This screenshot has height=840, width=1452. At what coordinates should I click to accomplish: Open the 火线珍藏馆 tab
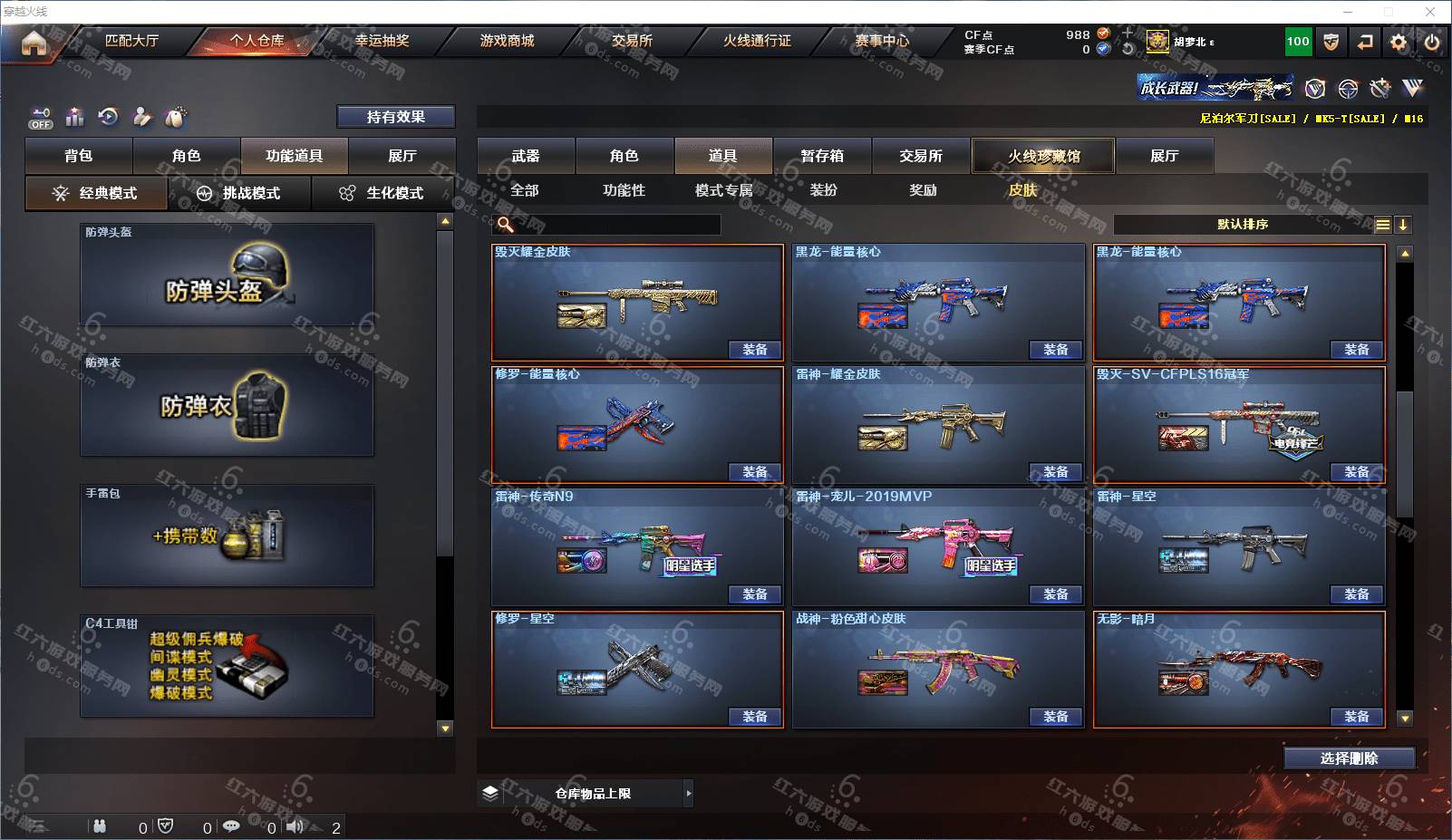(x=1043, y=156)
